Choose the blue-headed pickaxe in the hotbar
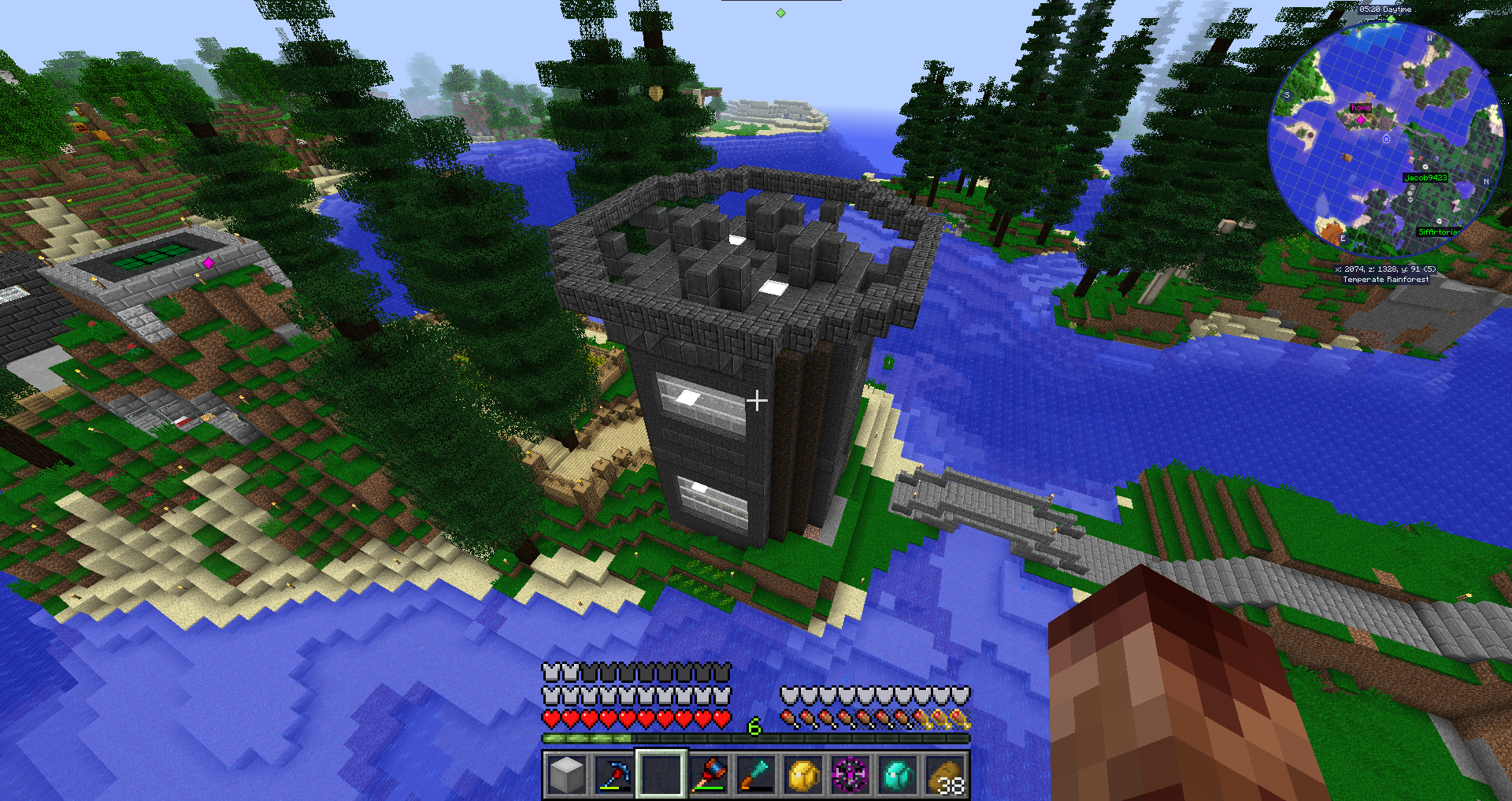The width and height of the screenshot is (1512, 801). [x=613, y=774]
